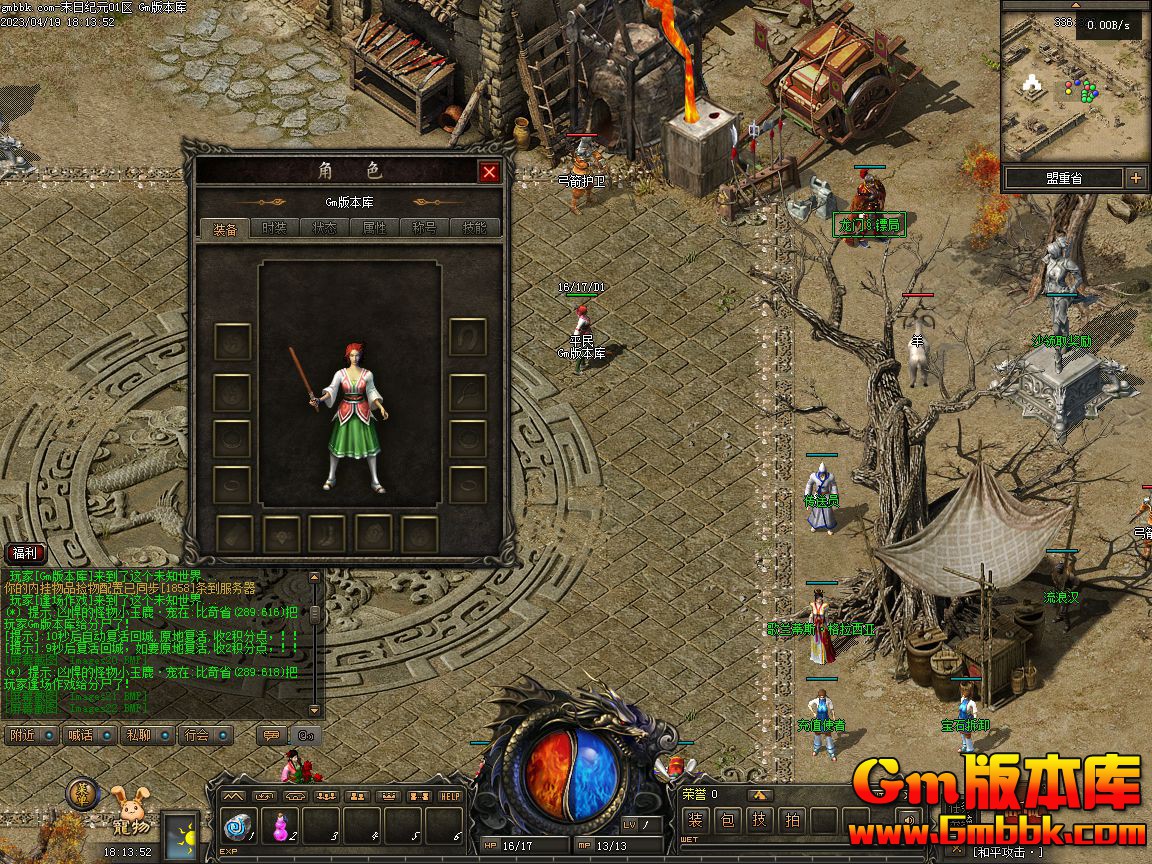The height and width of the screenshot is (864, 1152).
Task: Click the HELP button
Action: coord(451,796)
